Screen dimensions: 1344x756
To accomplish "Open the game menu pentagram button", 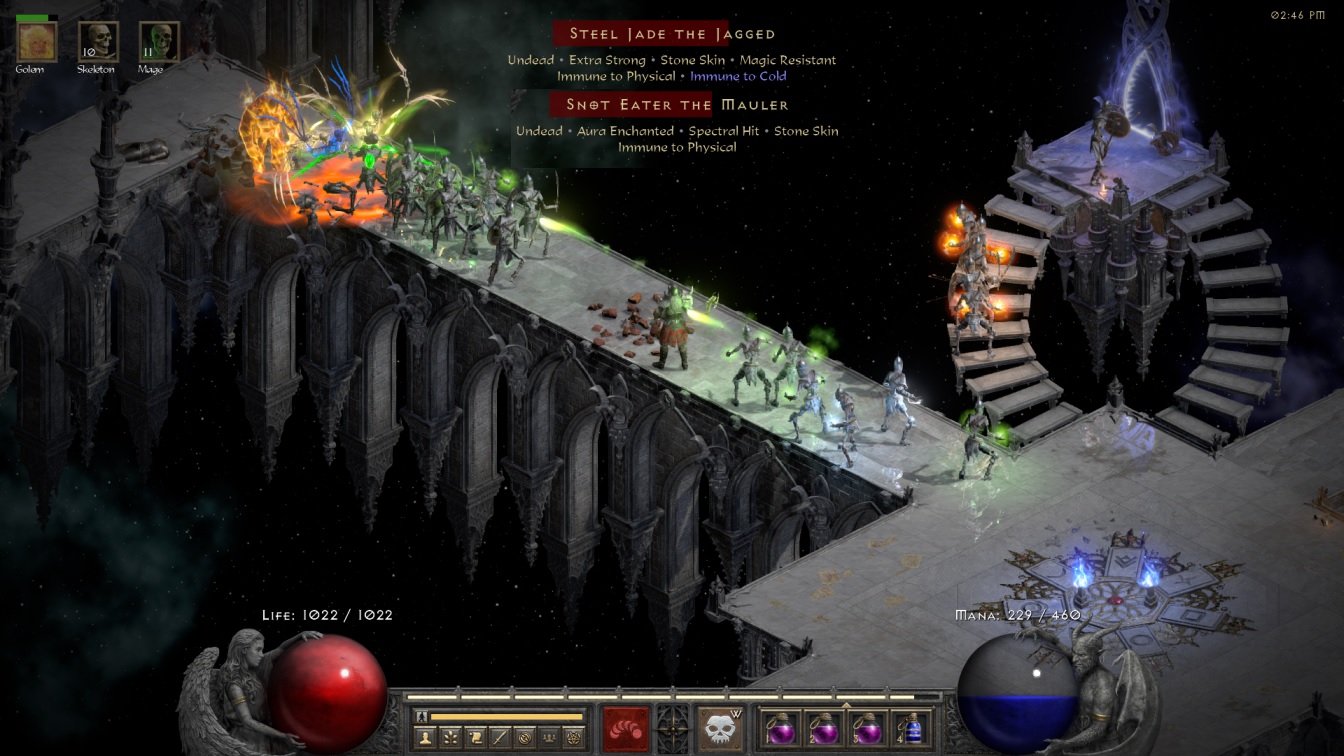I will tap(573, 737).
